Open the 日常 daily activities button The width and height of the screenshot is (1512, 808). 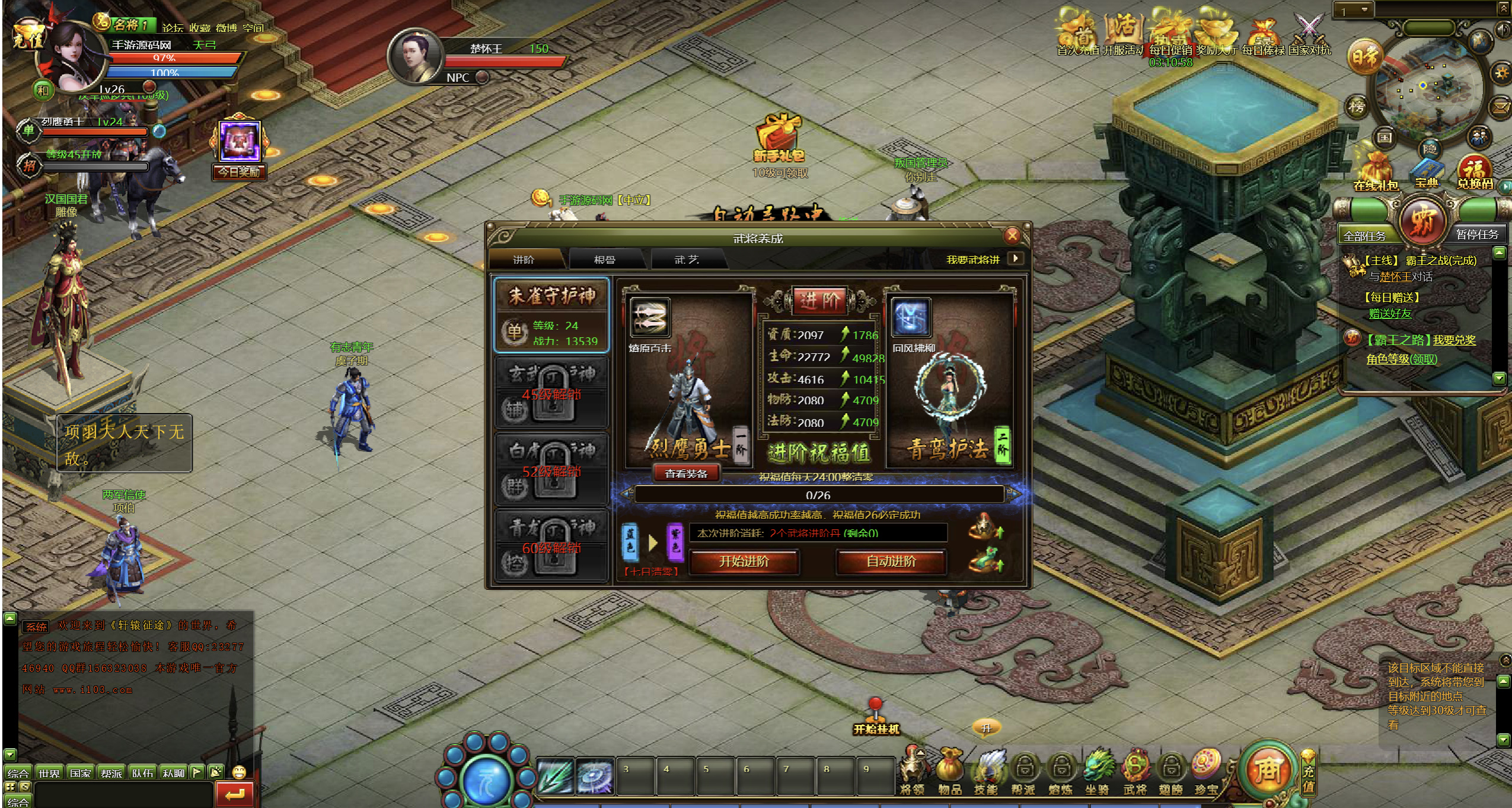[1365, 58]
